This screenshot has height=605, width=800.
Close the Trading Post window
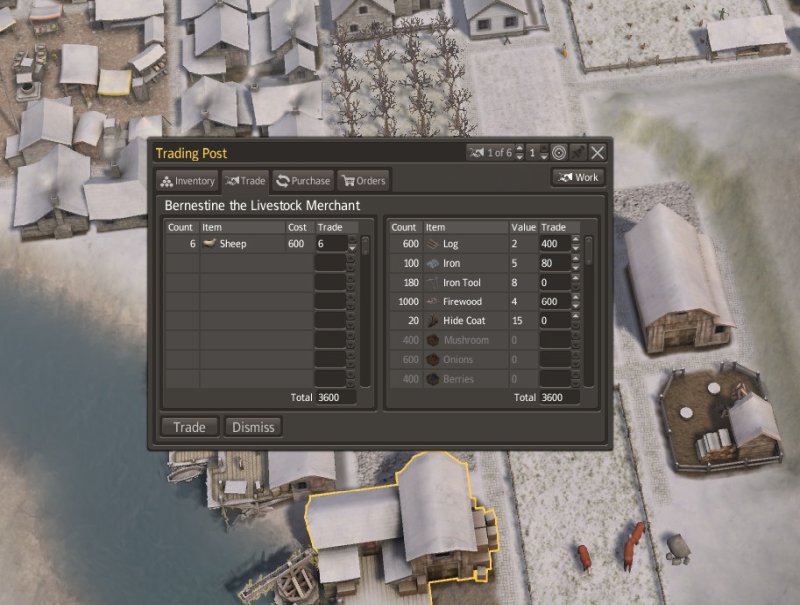tap(597, 152)
